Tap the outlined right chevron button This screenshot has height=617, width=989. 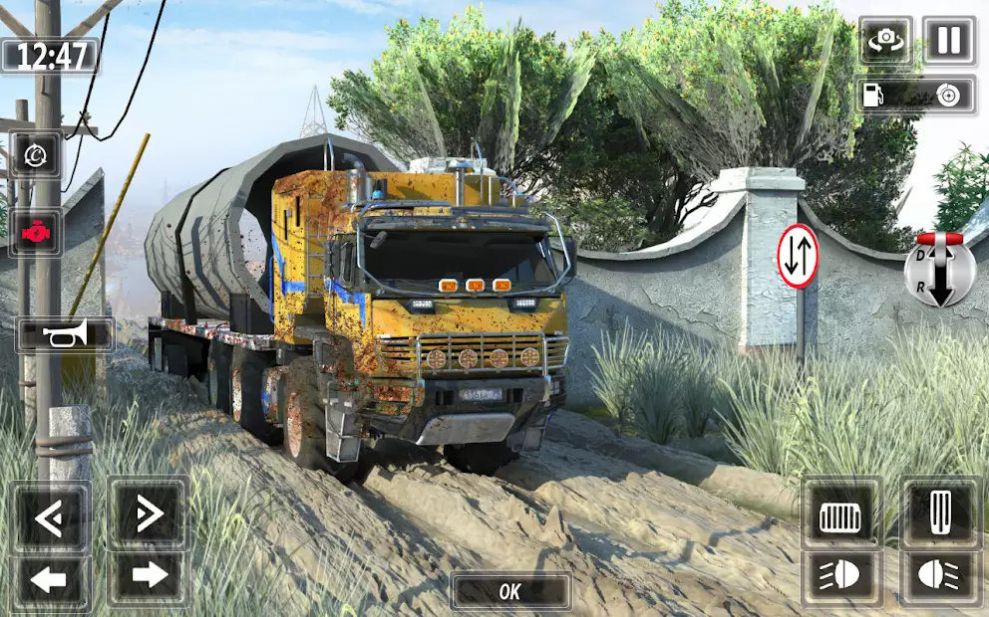149,514
